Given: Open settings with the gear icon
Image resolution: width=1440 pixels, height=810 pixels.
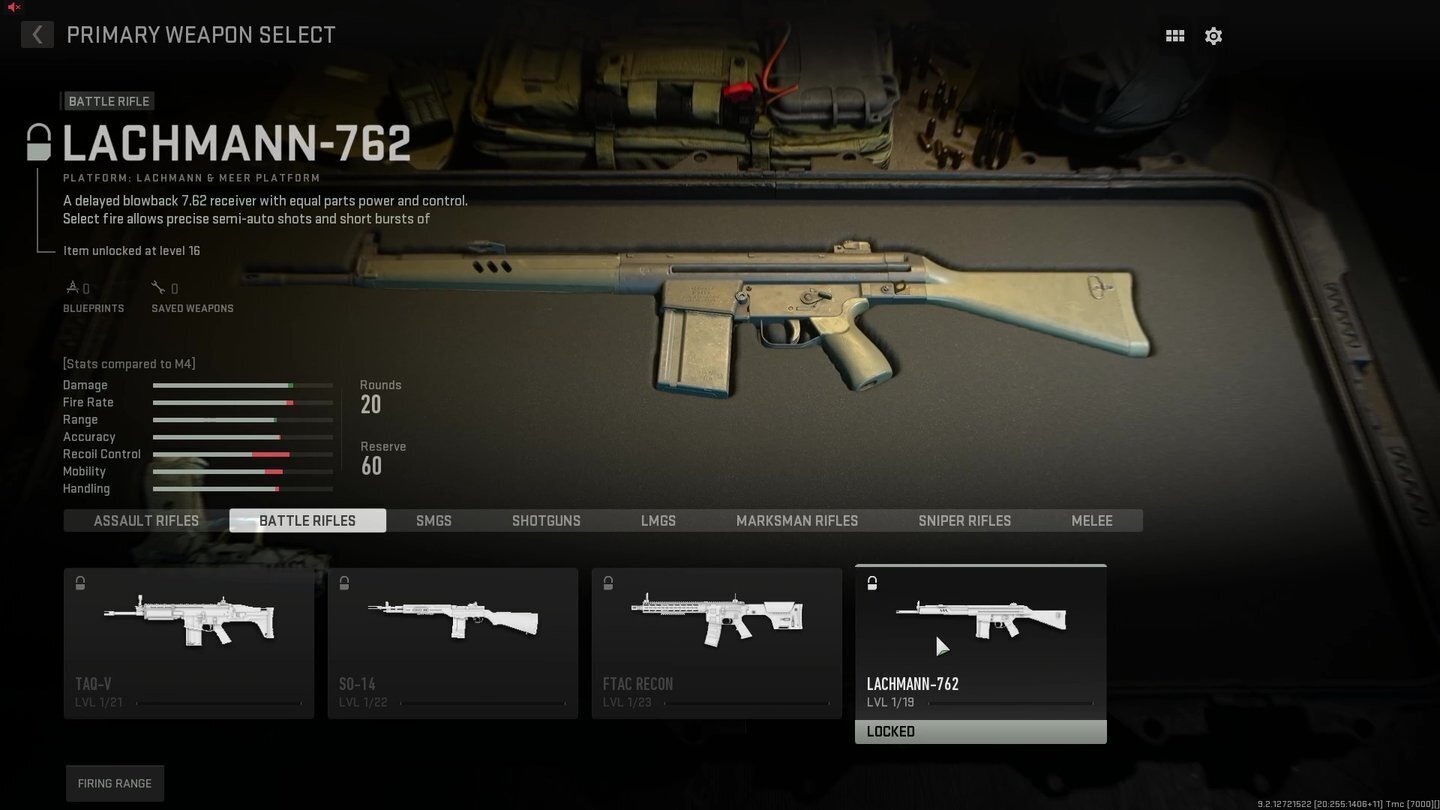Looking at the screenshot, I should point(1213,36).
